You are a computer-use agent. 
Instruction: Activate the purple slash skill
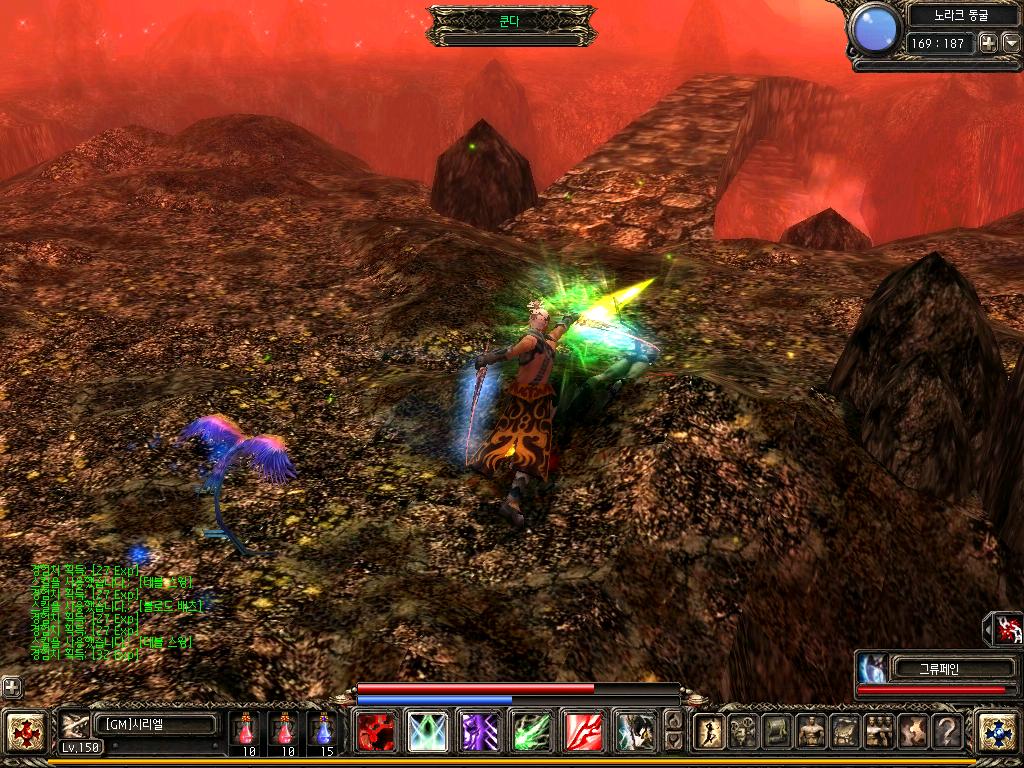(479, 732)
